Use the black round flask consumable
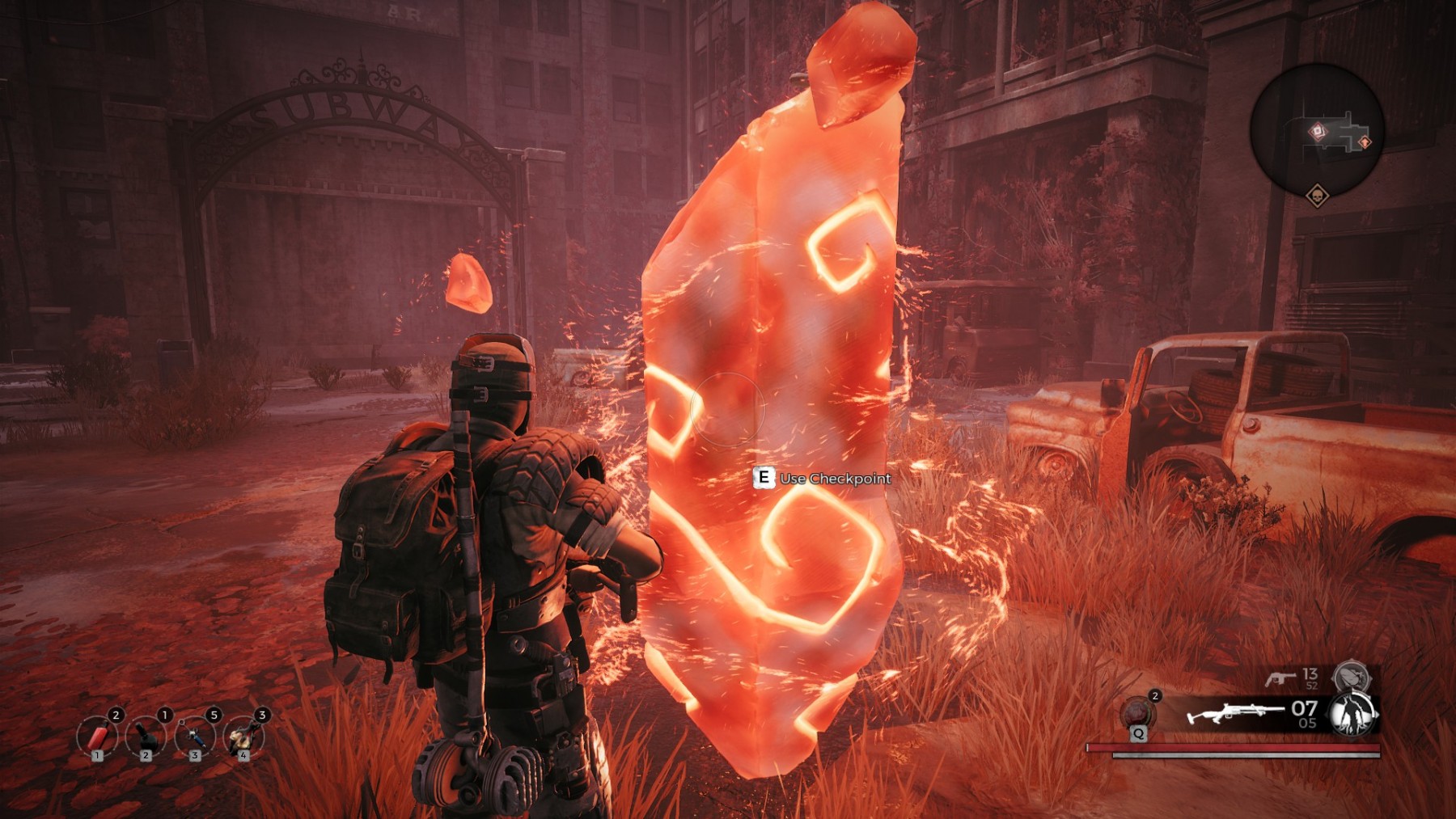Screen dimensions: 1456x819 146,737
